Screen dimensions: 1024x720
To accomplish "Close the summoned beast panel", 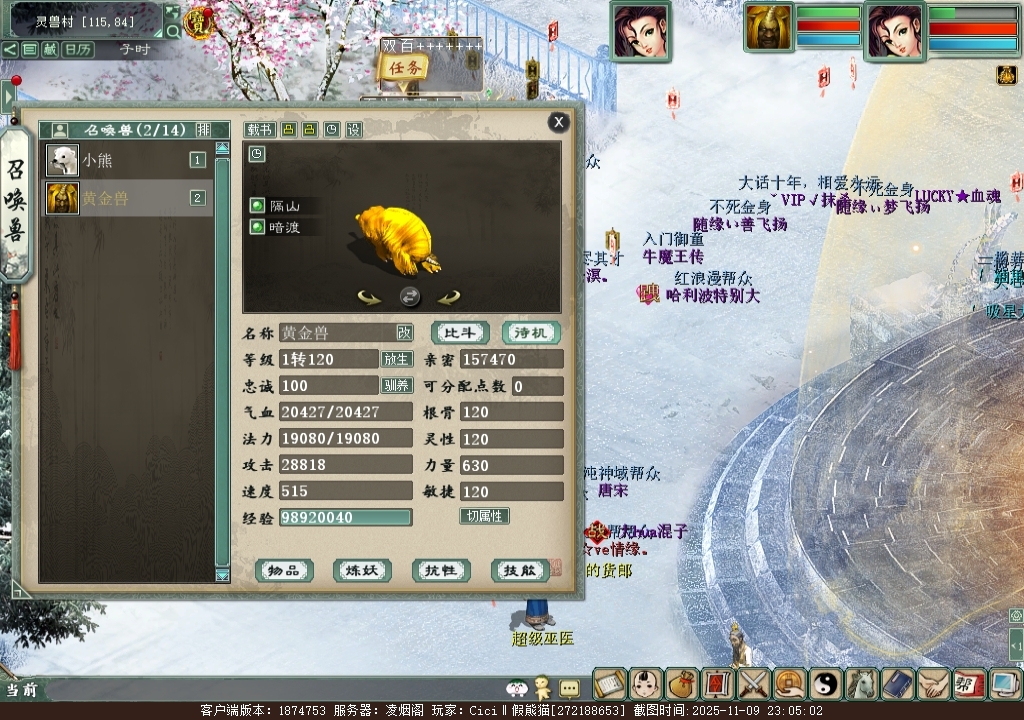I will click(558, 122).
